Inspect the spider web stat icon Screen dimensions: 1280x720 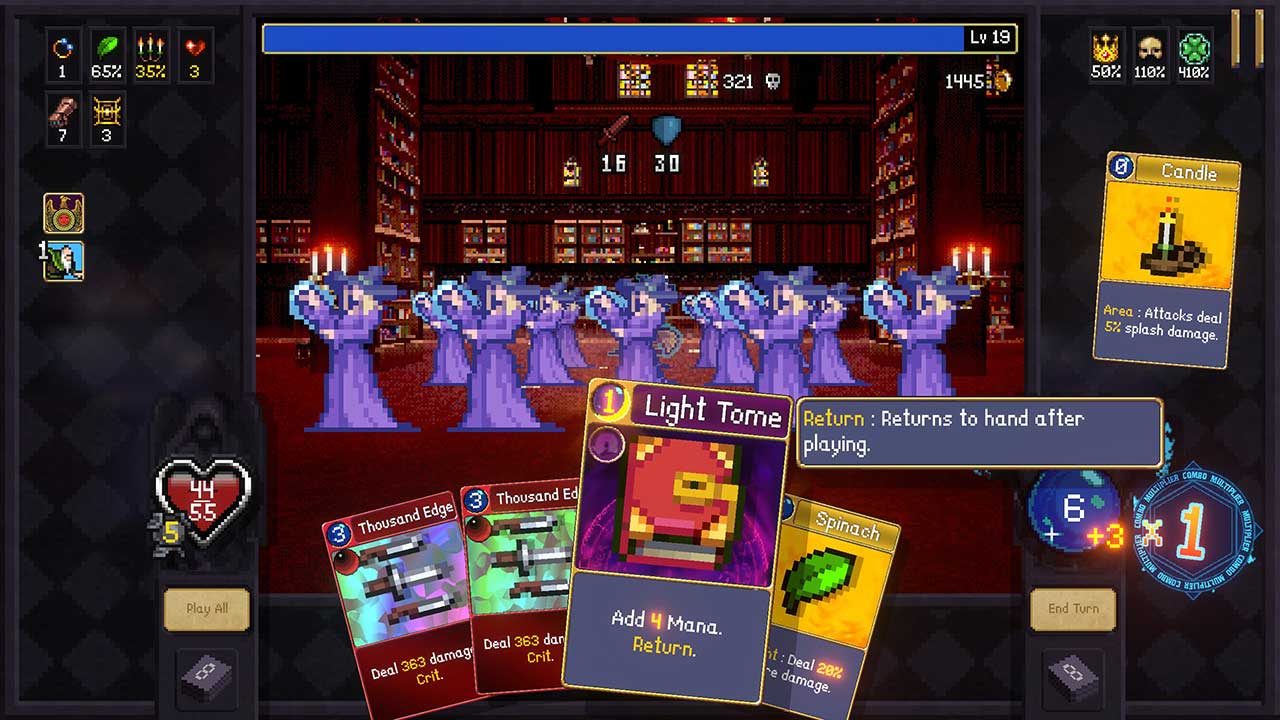pos(106,113)
